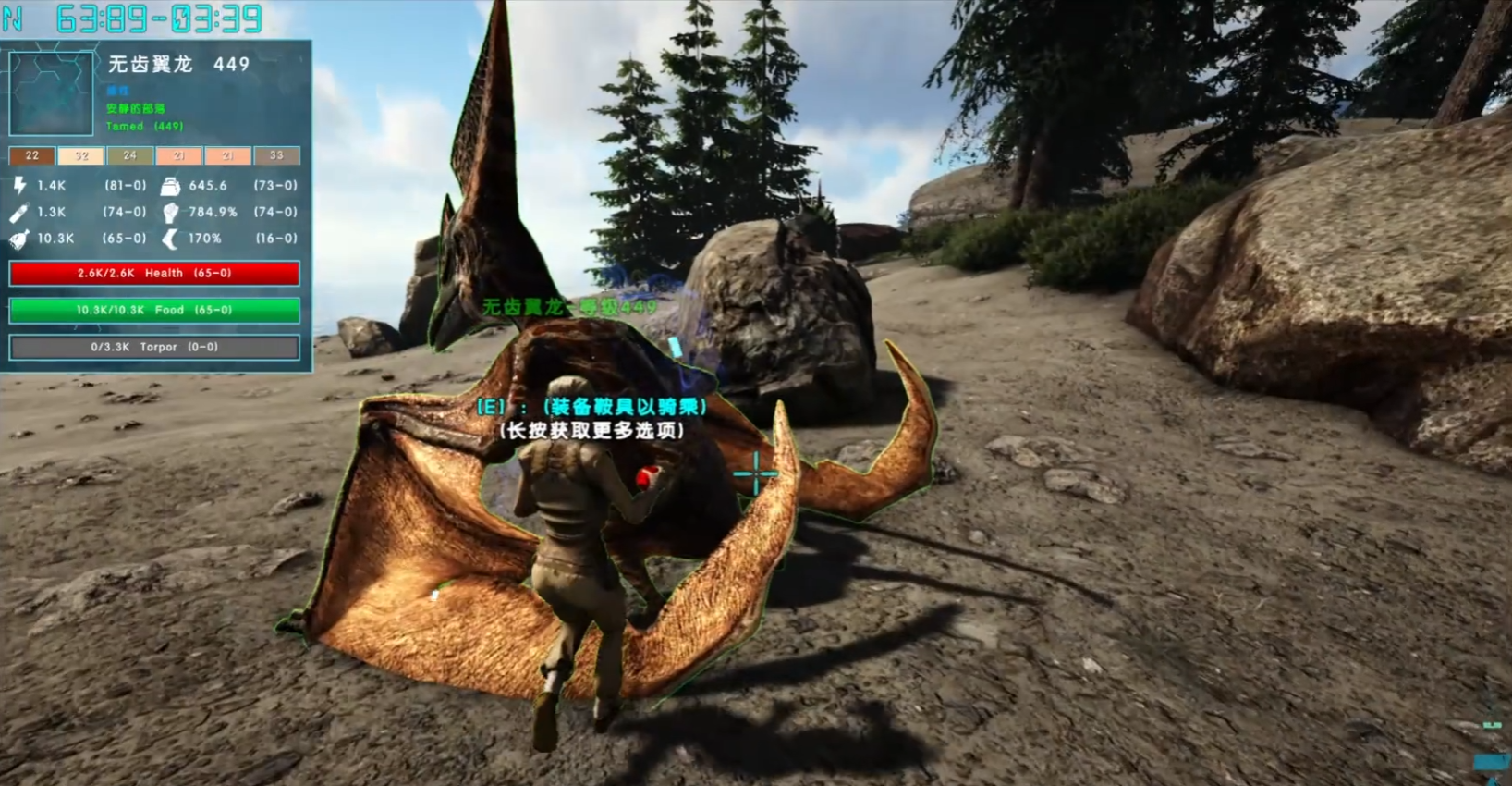Pick the cream color region swatch labeled 32
The width and height of the screenshot is (1512, 786).
coord(81,155)
